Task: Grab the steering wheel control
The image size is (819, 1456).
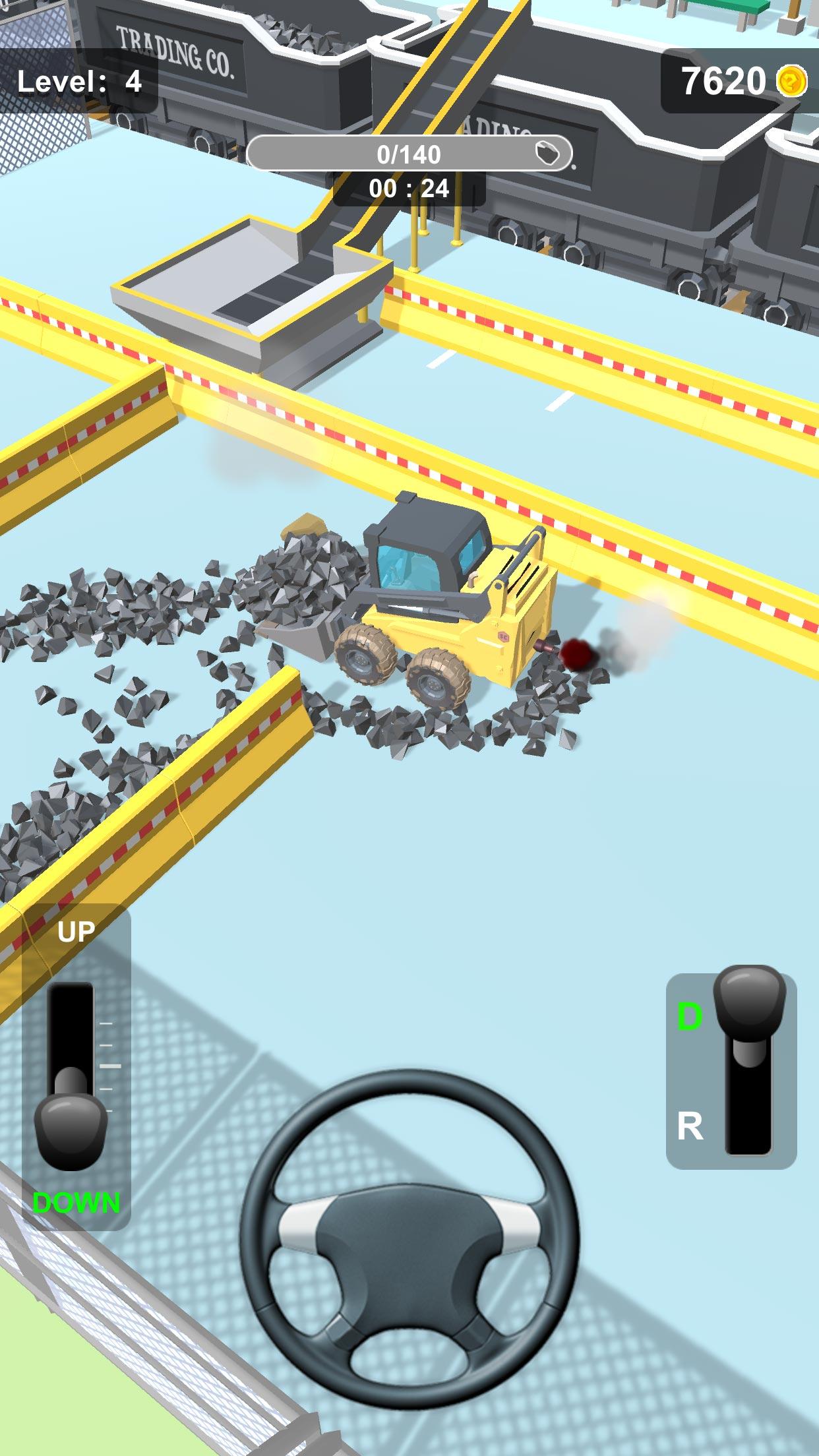Action: click(x=409, y=1238)
